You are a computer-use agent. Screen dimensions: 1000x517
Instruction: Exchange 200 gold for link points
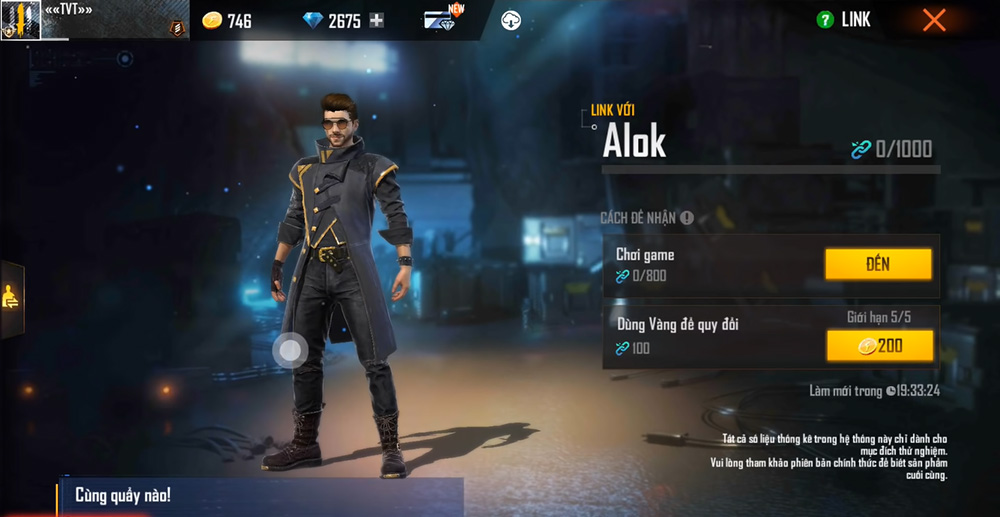point(879,345)
